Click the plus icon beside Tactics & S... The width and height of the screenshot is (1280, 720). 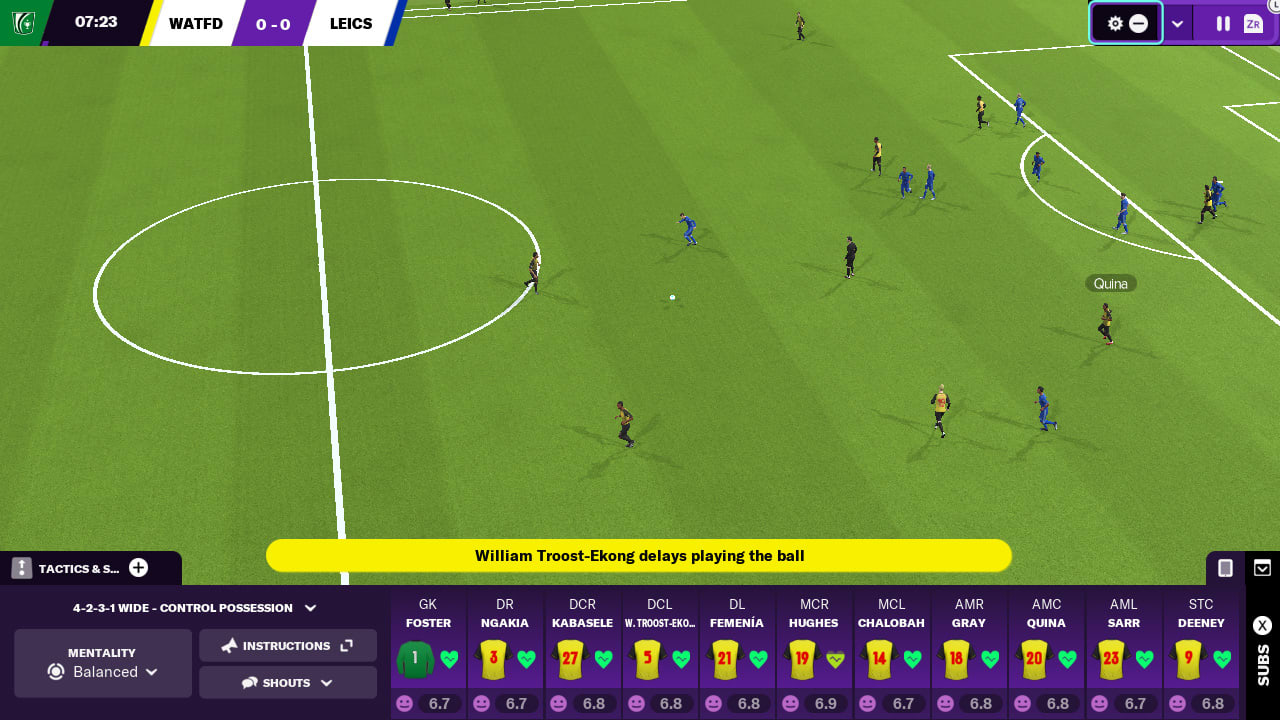coord(139,567)
